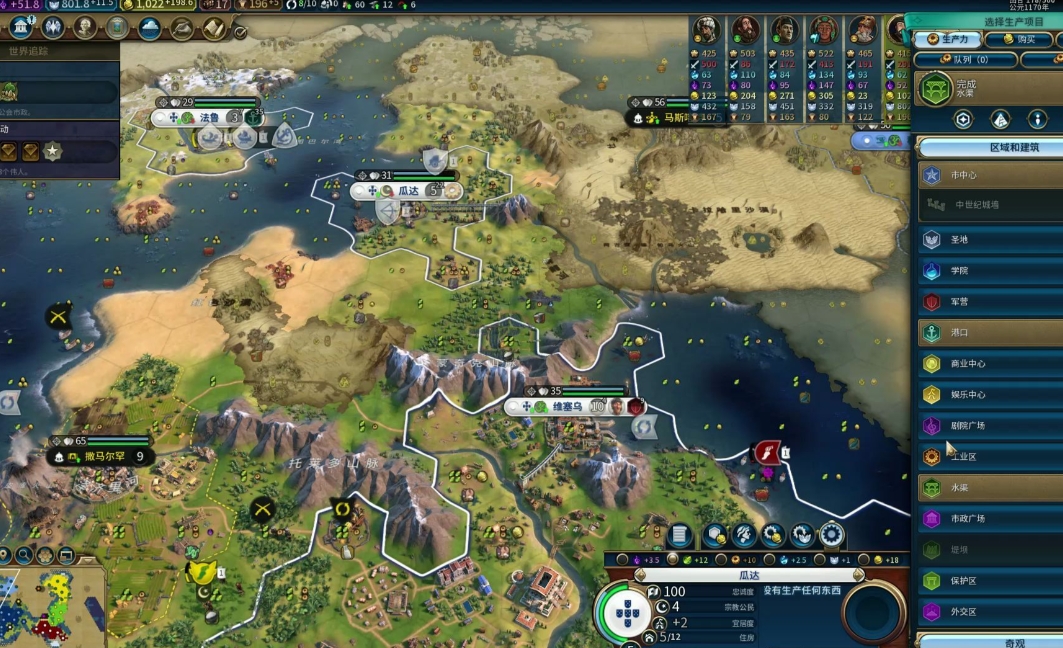Open the great people portrait button
The image size is (1063, 648).
click(83, 28)
